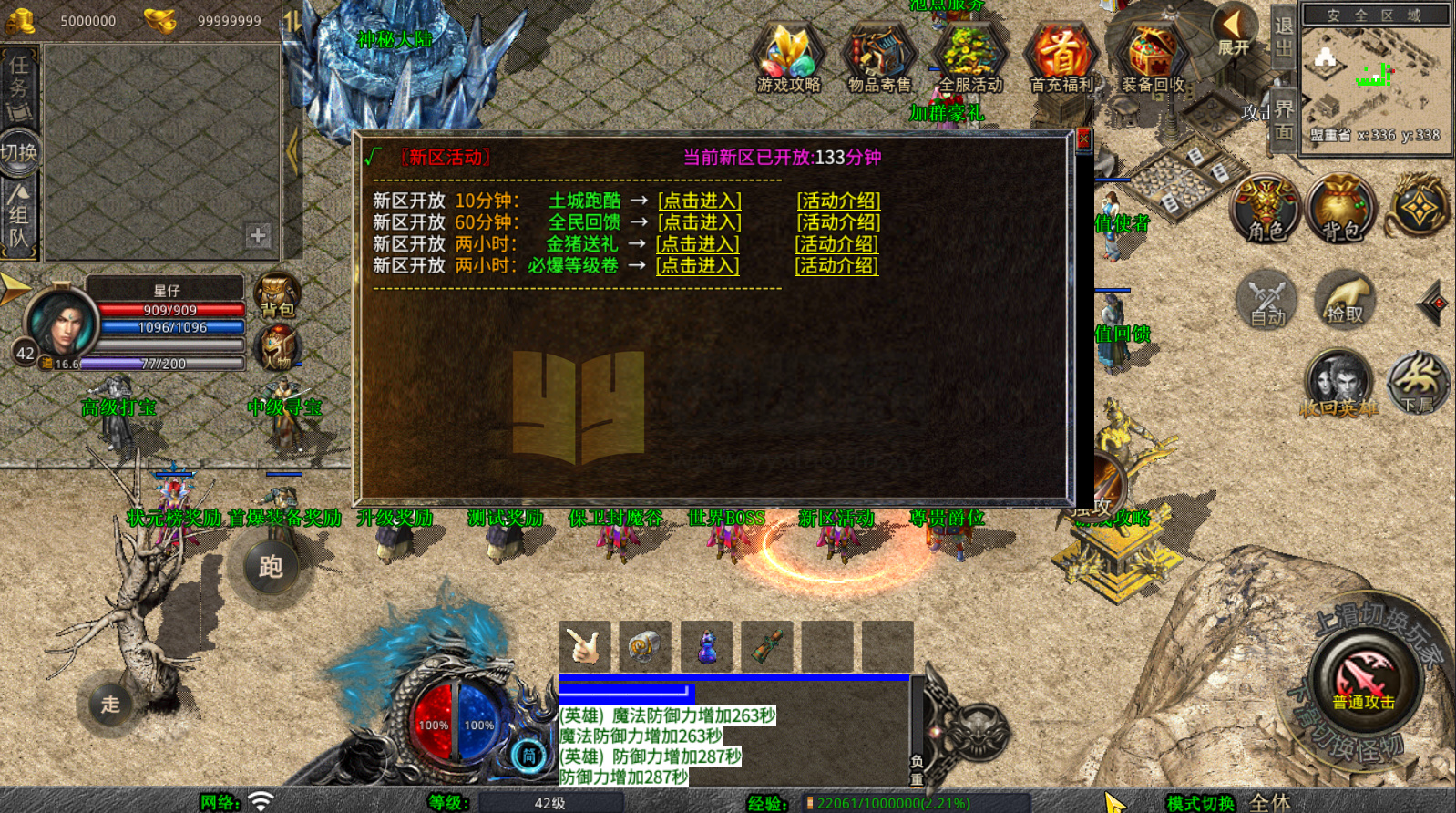Open the 首充福利 first-recharge icon
1456x813 pixels.
[x=1061, y=58]
